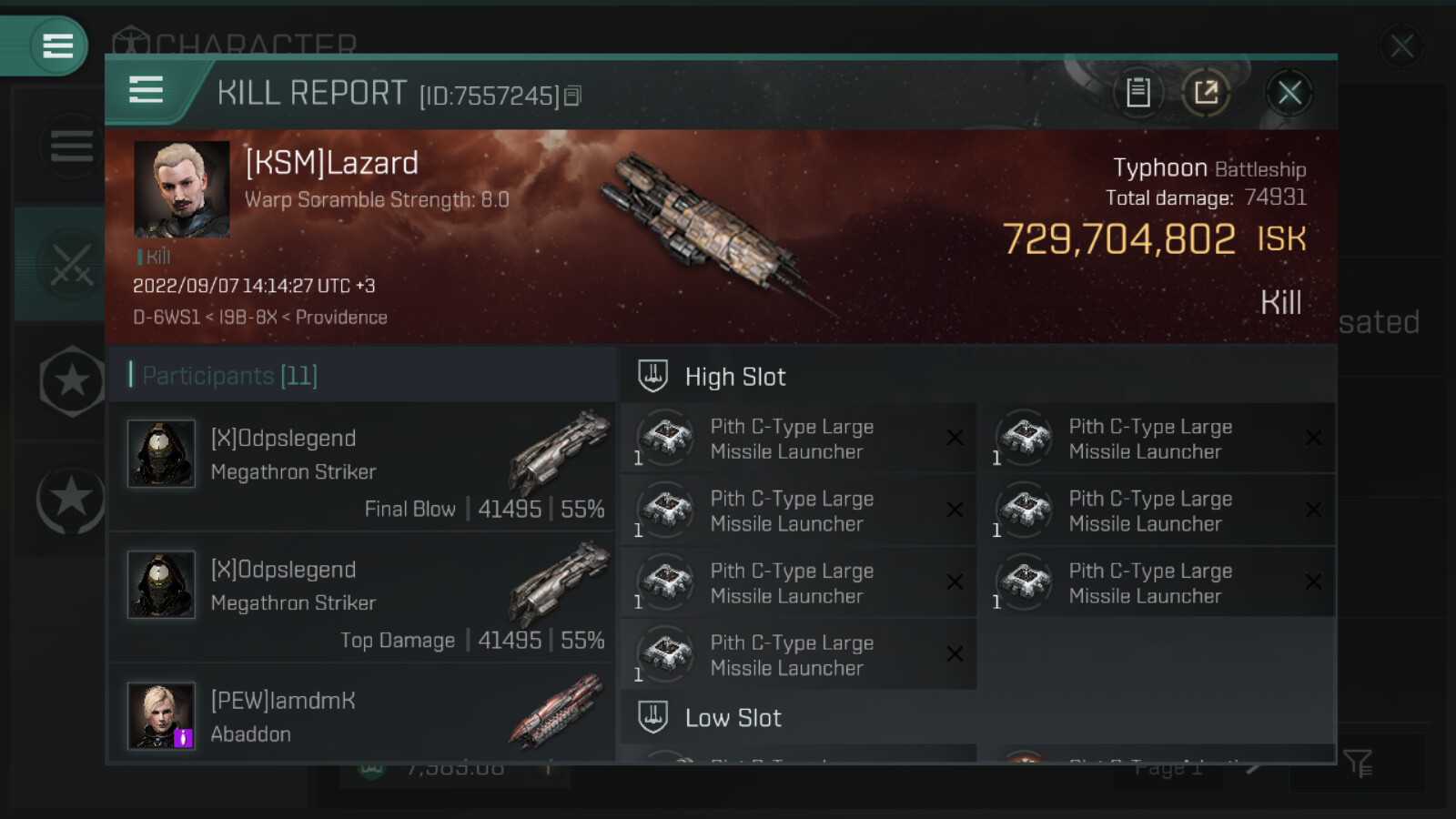Expand the Low Slot section header
This screenshot has width=1456, height=819.
pos(733,718)
